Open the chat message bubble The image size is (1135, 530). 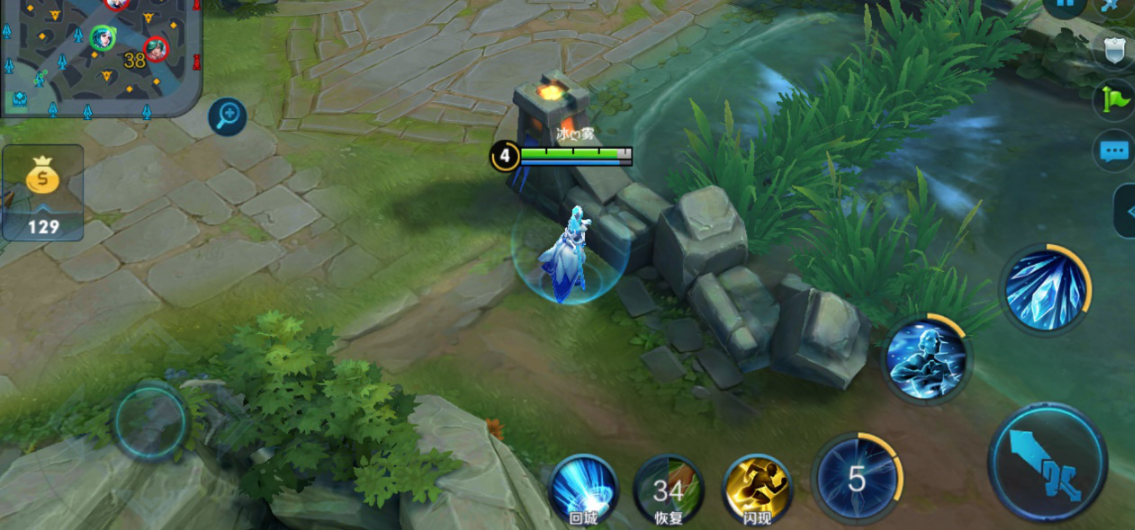tap(1113, 151)
